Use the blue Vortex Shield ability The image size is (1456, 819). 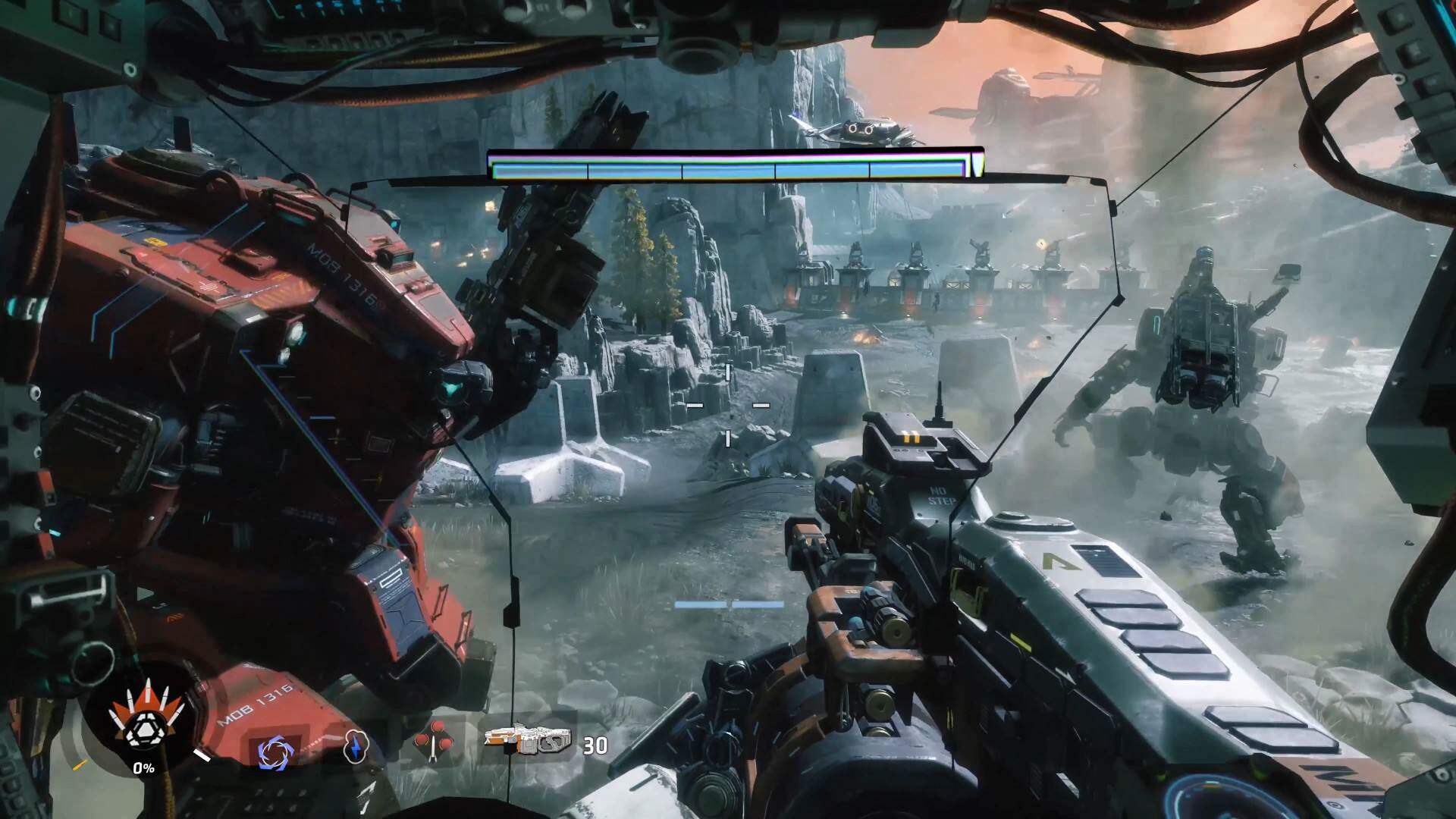coord(271,752)
